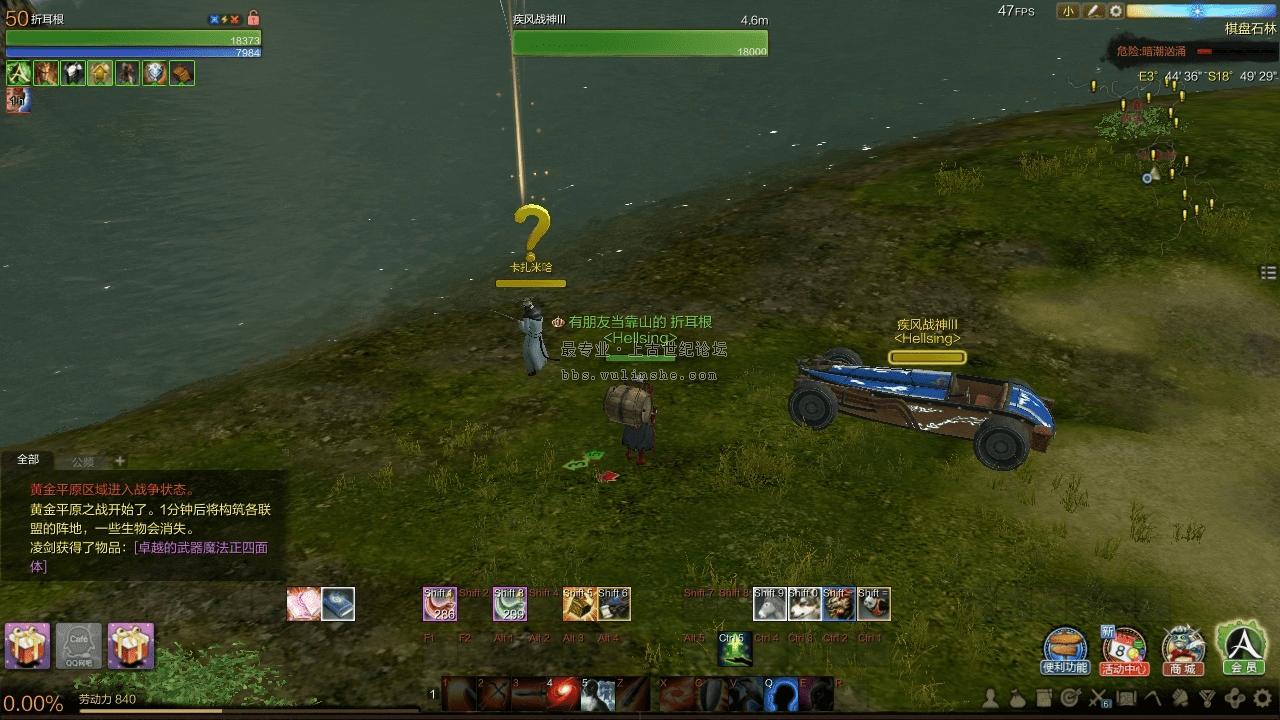Open the gear-shaped system settings icon
The height and width of the screenshot is (720, 1280).
click(x=1263, y=698)
